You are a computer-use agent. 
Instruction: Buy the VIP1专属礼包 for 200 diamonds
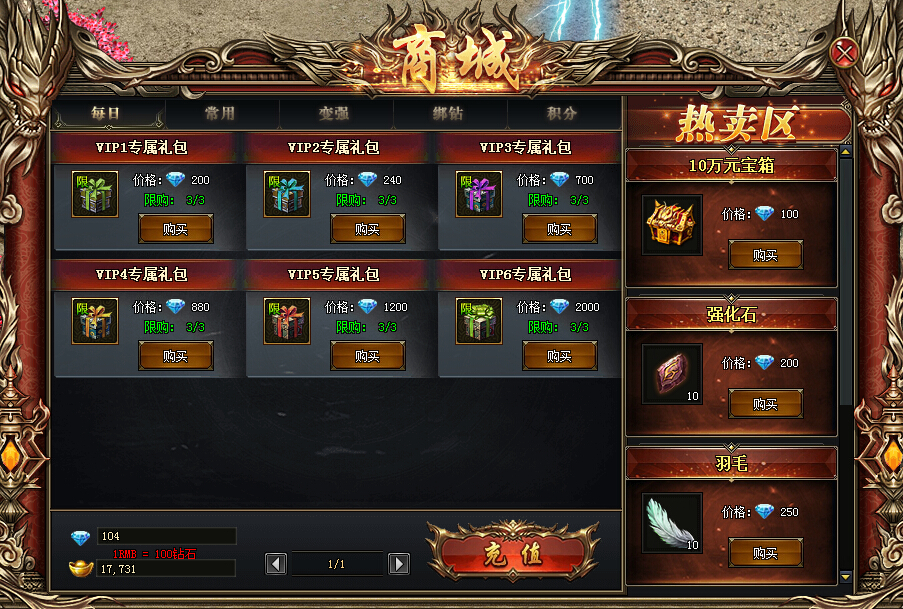coord(176,229)
